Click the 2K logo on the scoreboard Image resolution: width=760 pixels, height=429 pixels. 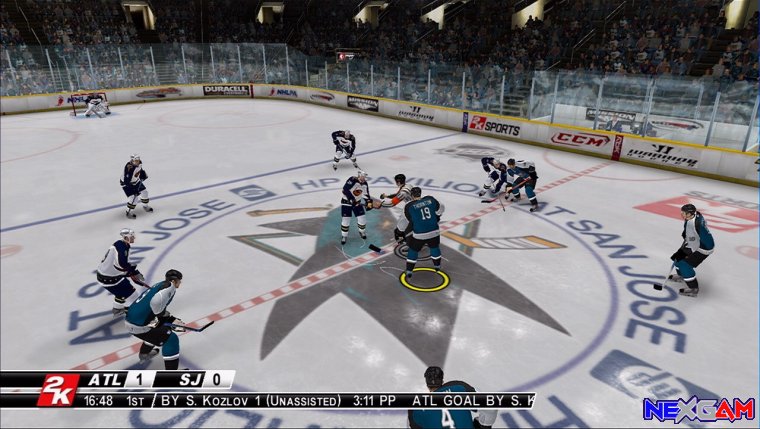[57, 390]
